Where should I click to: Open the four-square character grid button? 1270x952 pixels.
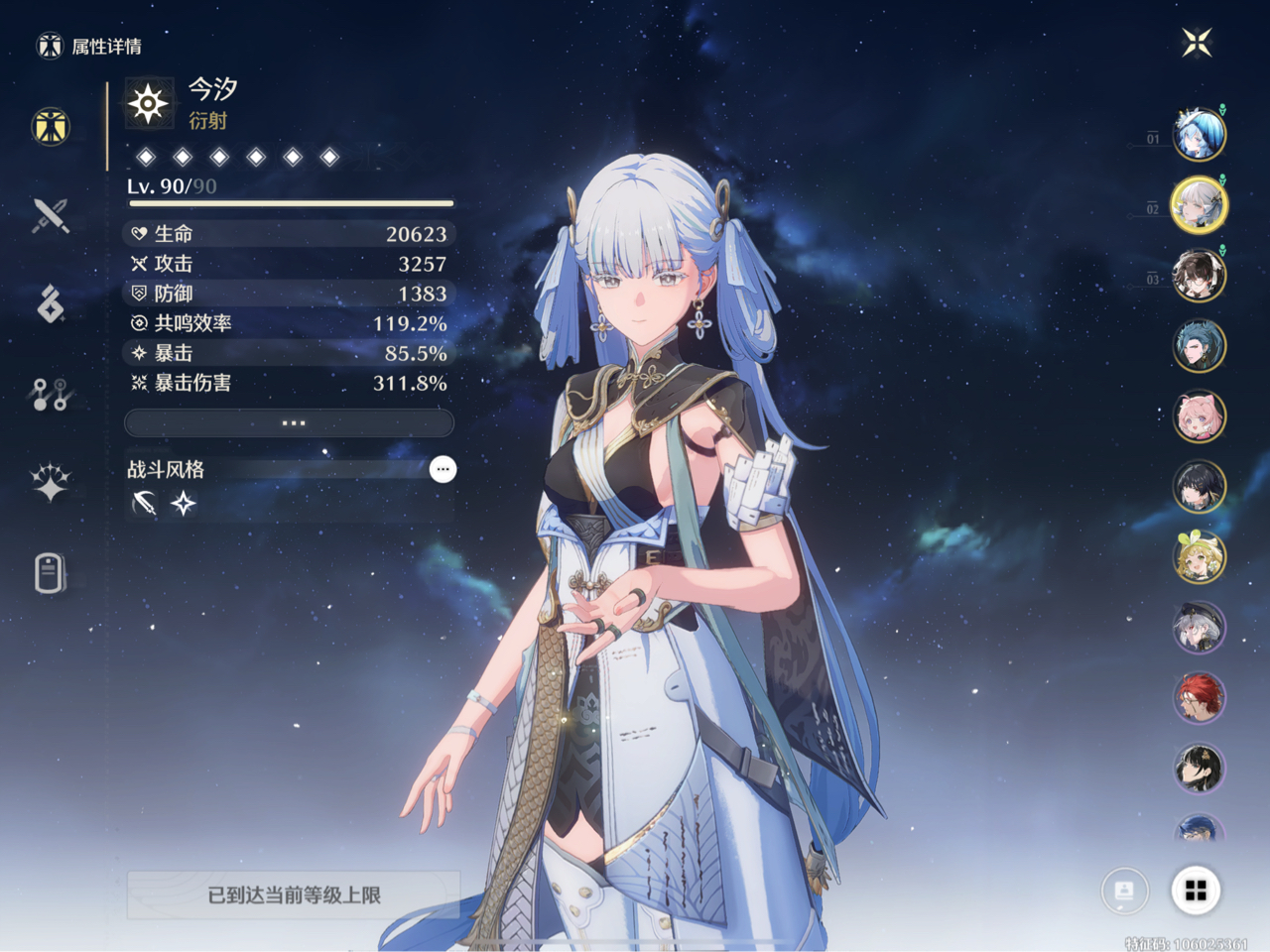point(1196,891)
